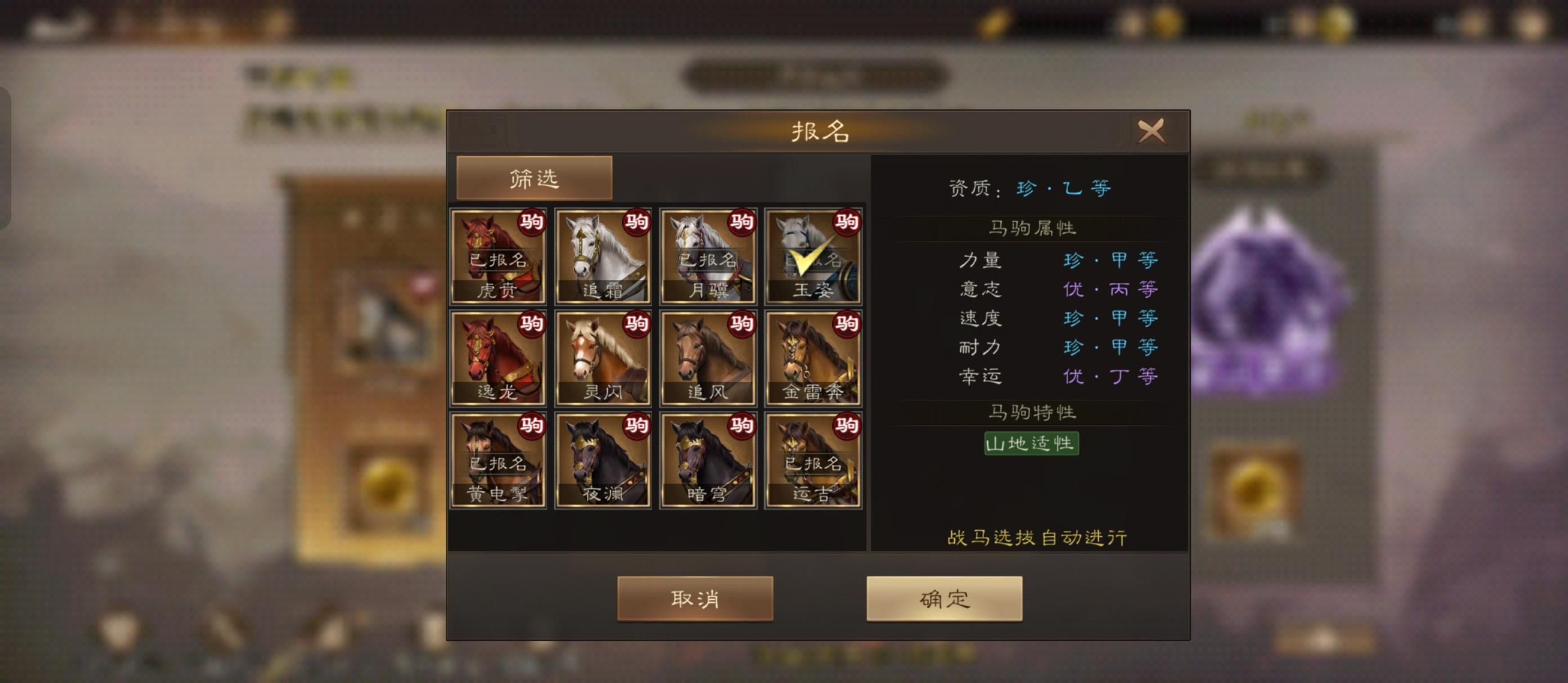The height and width of the screenshot is (683, 1568).
Task: Close the 报名 dialog with the X
Action: 1152,132
